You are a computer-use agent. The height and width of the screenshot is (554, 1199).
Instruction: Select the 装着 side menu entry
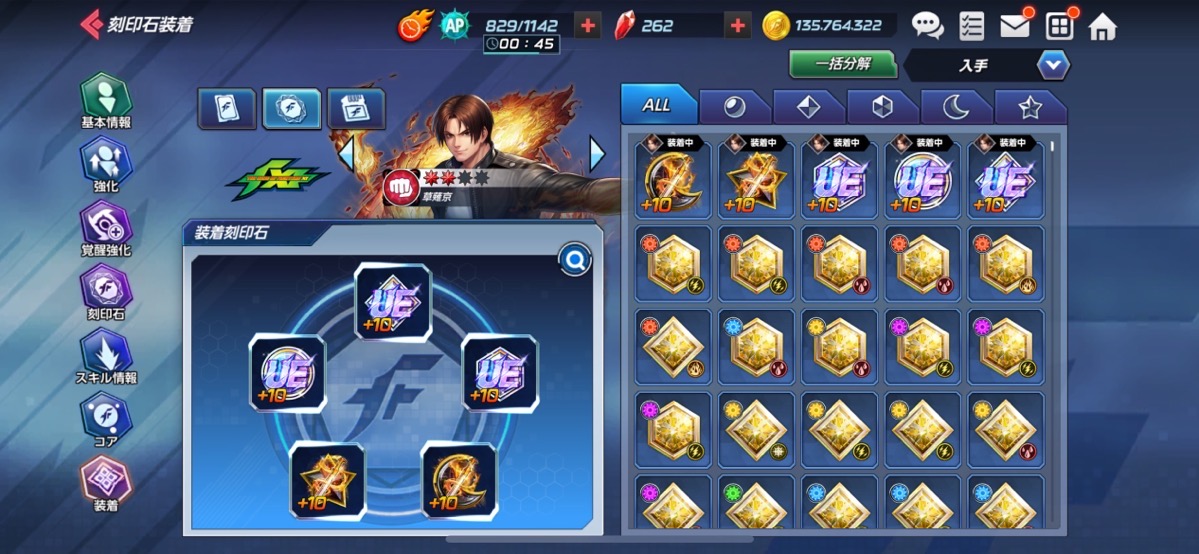(x=106, y=483)
